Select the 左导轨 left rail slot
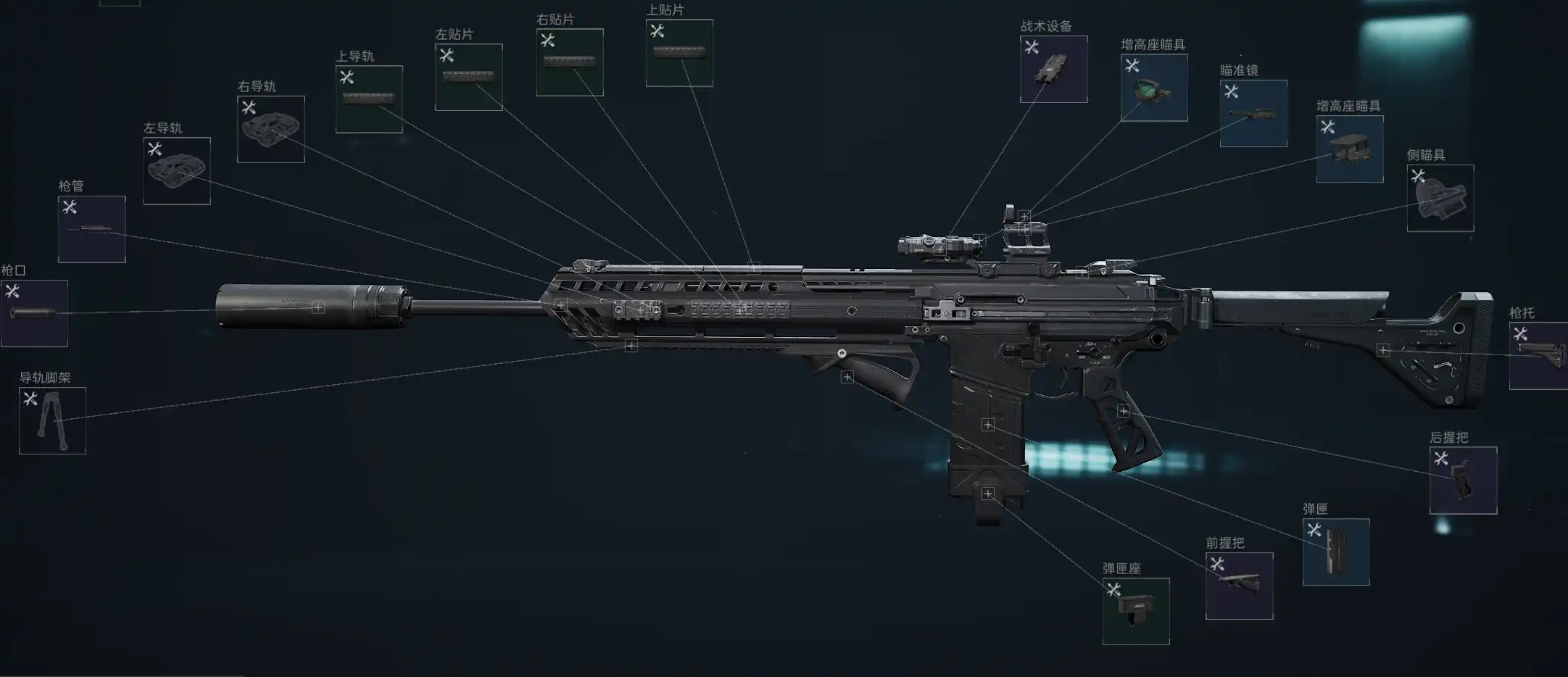The width and height of the screenshot is (1568, 677). click(x=177, y=171)
